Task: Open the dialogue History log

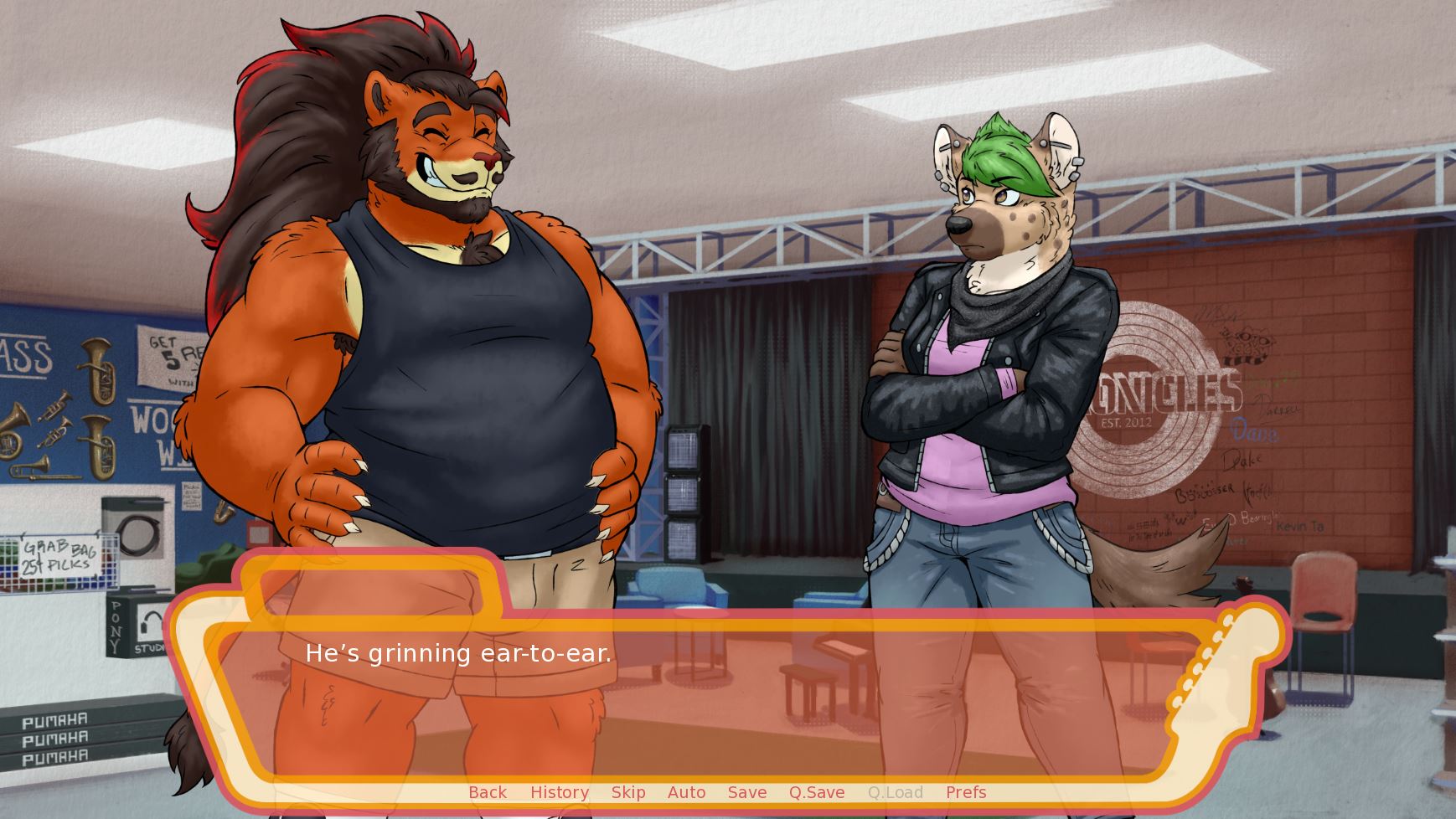Action: pos(560,792)
